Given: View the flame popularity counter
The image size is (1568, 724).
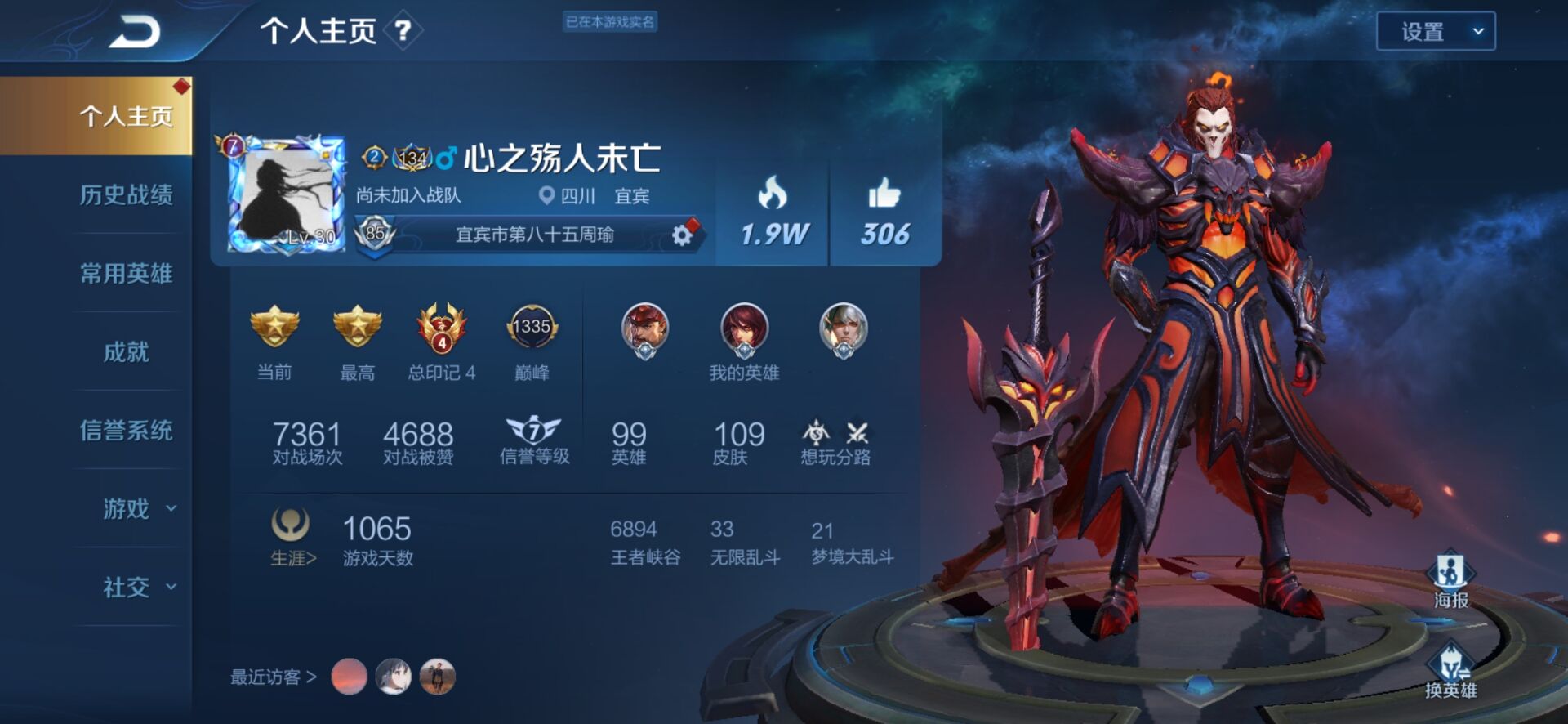Looking at the screenshot, I should pos(773,214).
